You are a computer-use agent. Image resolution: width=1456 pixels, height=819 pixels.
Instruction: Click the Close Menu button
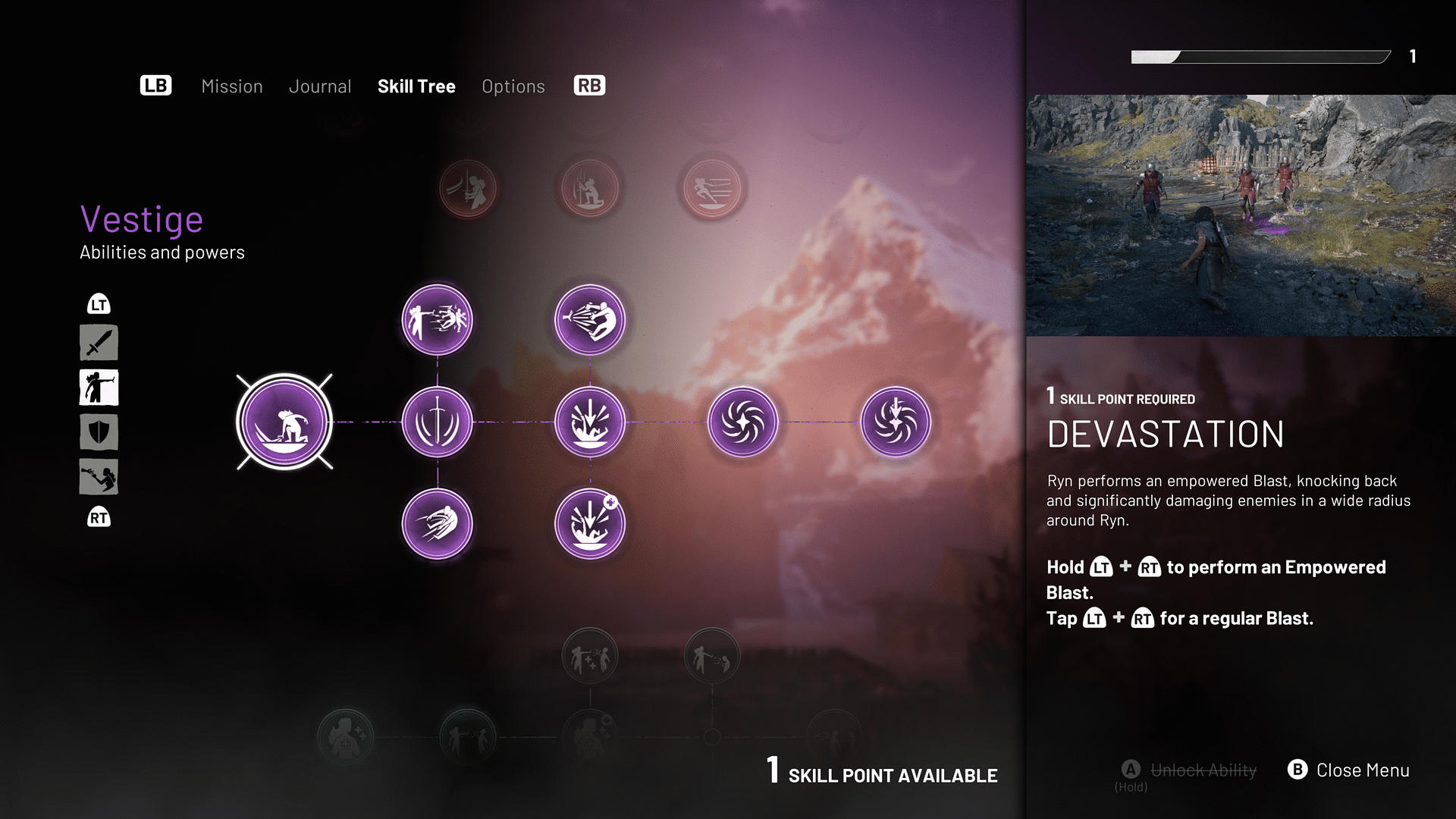point(1349,770)
